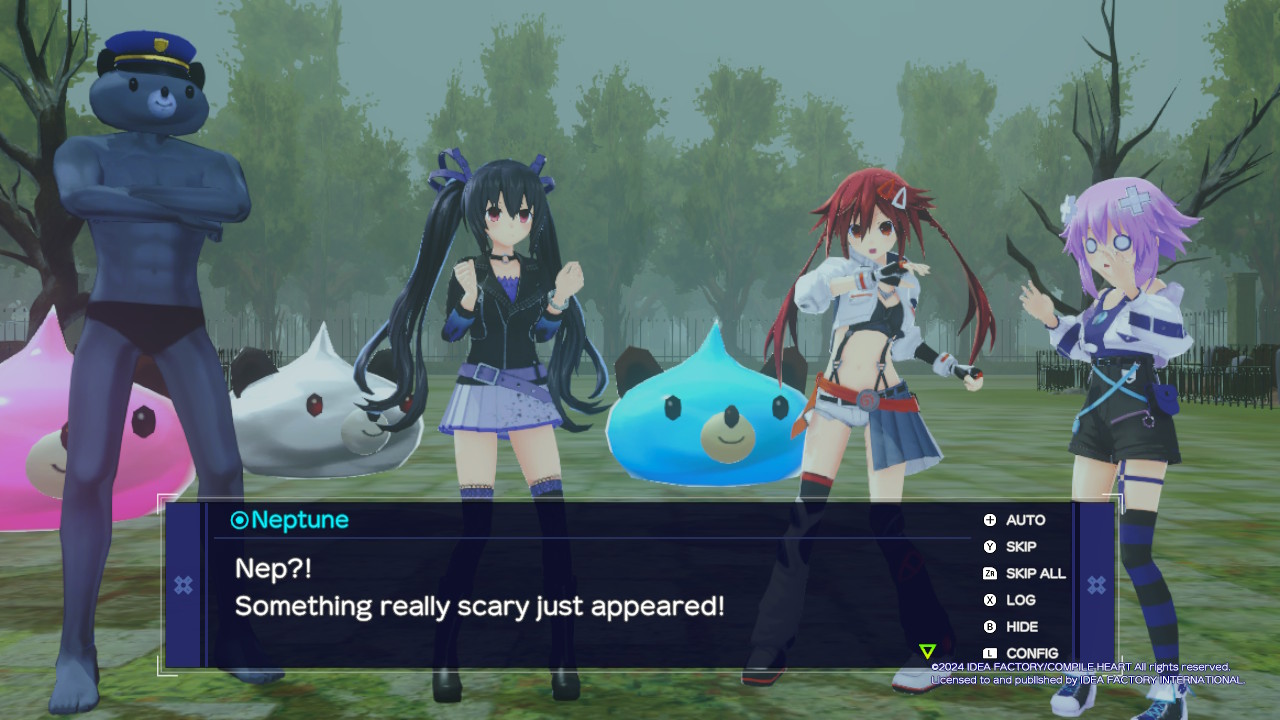Open the CONFIG settings entry
The height and width of the screenshot is (720, 1280).
(1032, 653)
